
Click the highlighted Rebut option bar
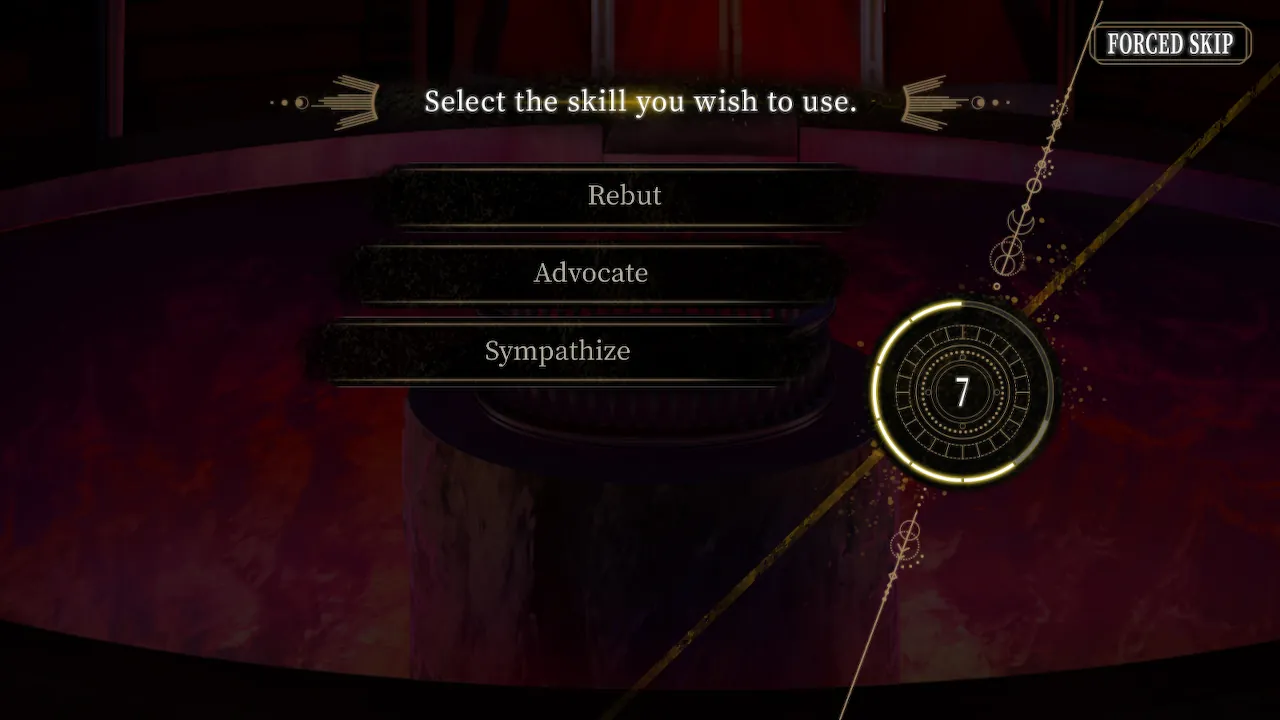point(624,196)
